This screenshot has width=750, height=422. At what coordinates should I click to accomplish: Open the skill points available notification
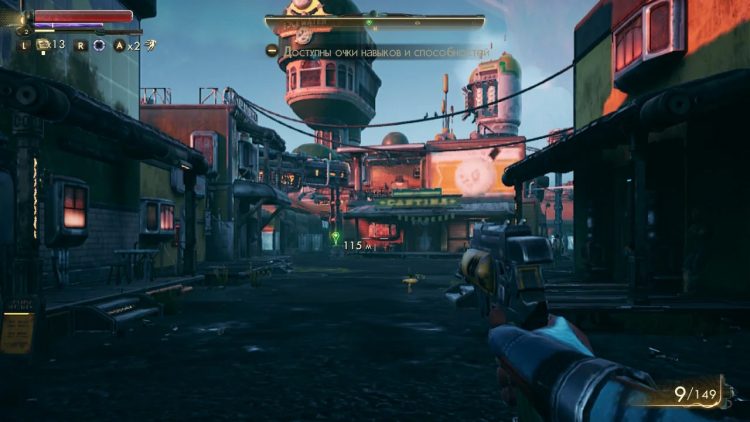click(x=376, y=50)
